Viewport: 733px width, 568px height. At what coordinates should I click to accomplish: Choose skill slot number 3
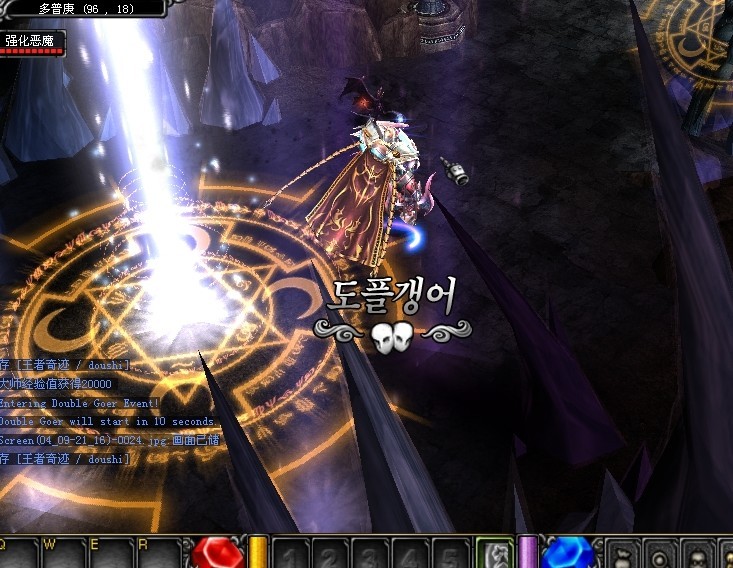368,554
